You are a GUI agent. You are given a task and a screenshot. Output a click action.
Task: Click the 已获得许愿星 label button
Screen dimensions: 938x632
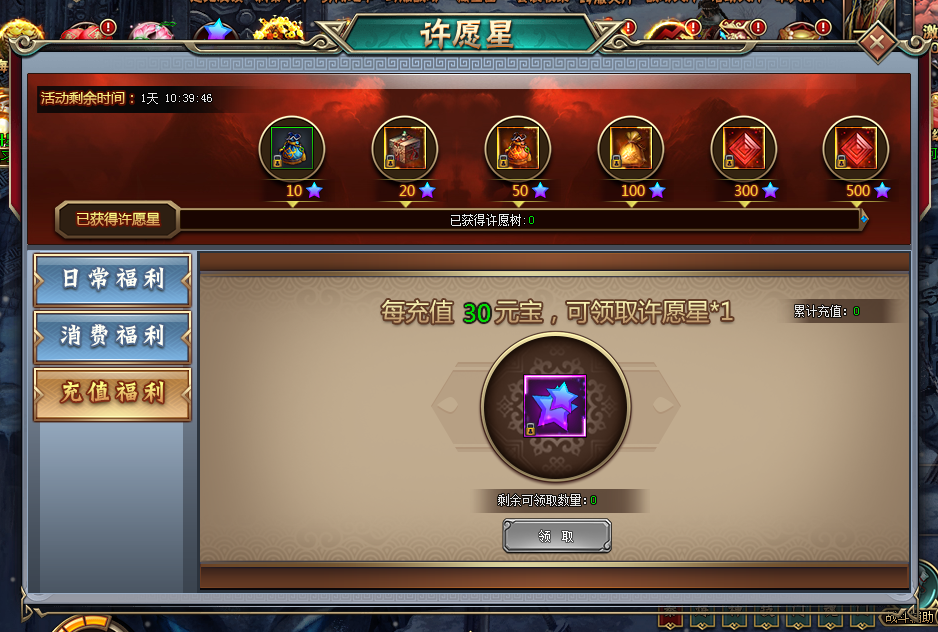(118, 219)
